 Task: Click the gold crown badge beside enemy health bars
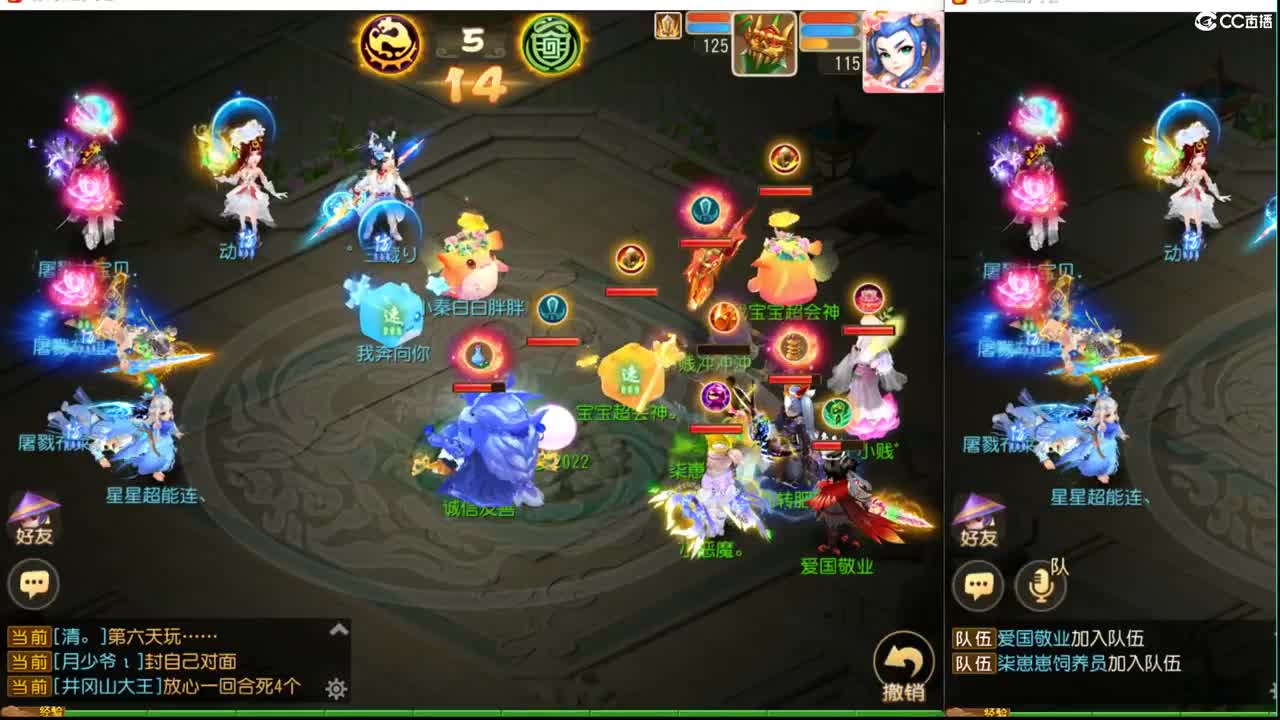pos(667,25)
